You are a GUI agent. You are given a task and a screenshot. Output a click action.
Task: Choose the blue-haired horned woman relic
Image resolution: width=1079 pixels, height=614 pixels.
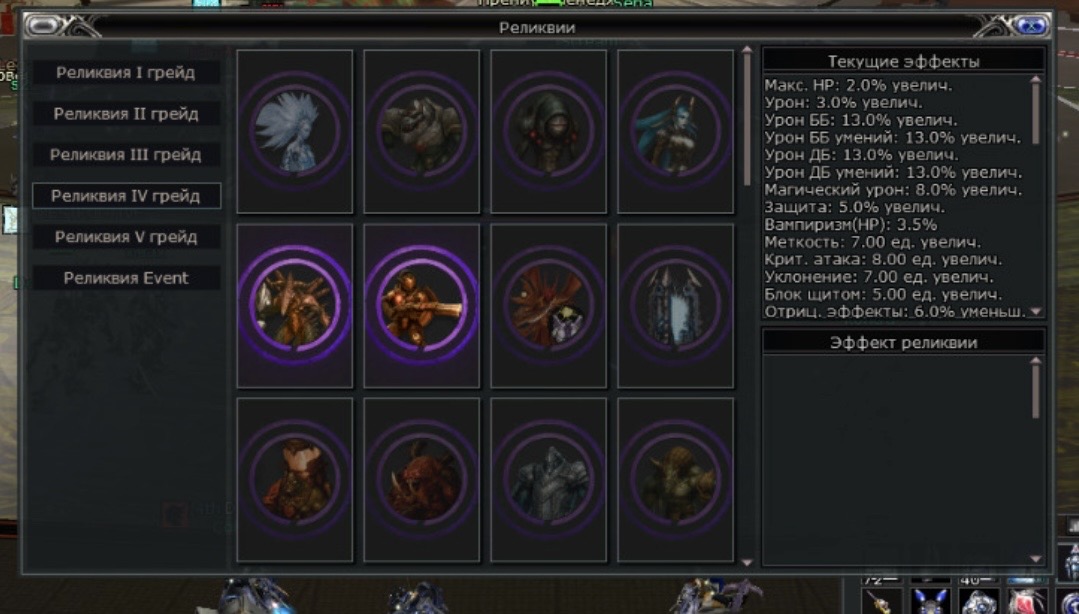[675, 131]
